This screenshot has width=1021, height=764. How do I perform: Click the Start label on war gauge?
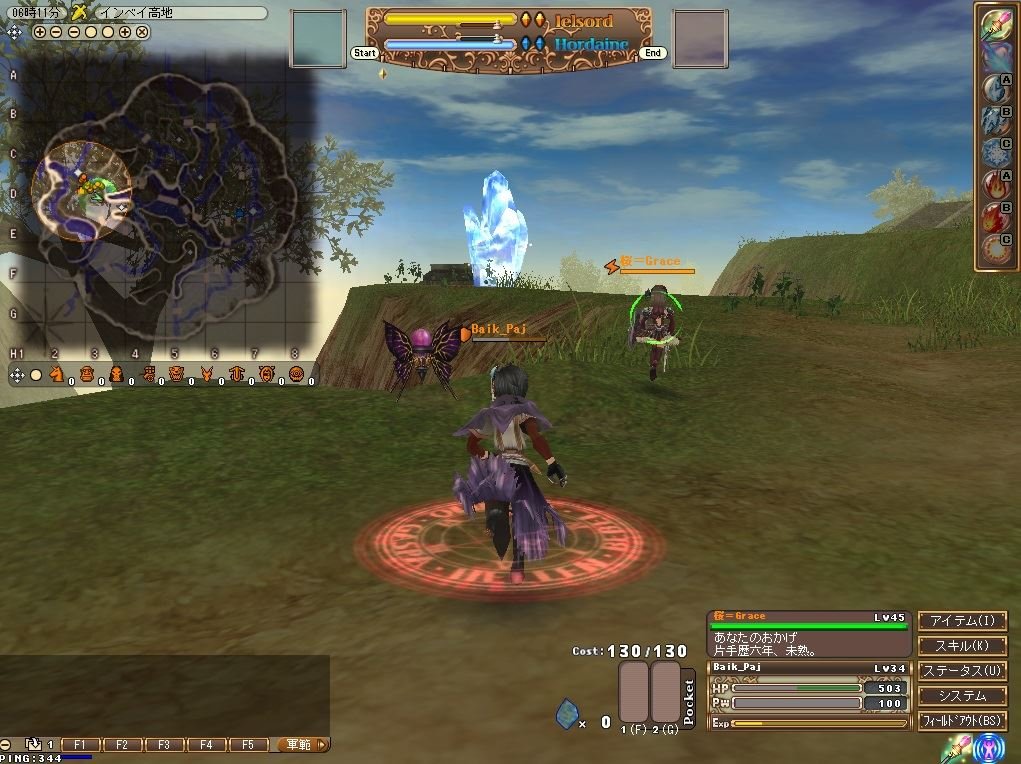point(365,53)
